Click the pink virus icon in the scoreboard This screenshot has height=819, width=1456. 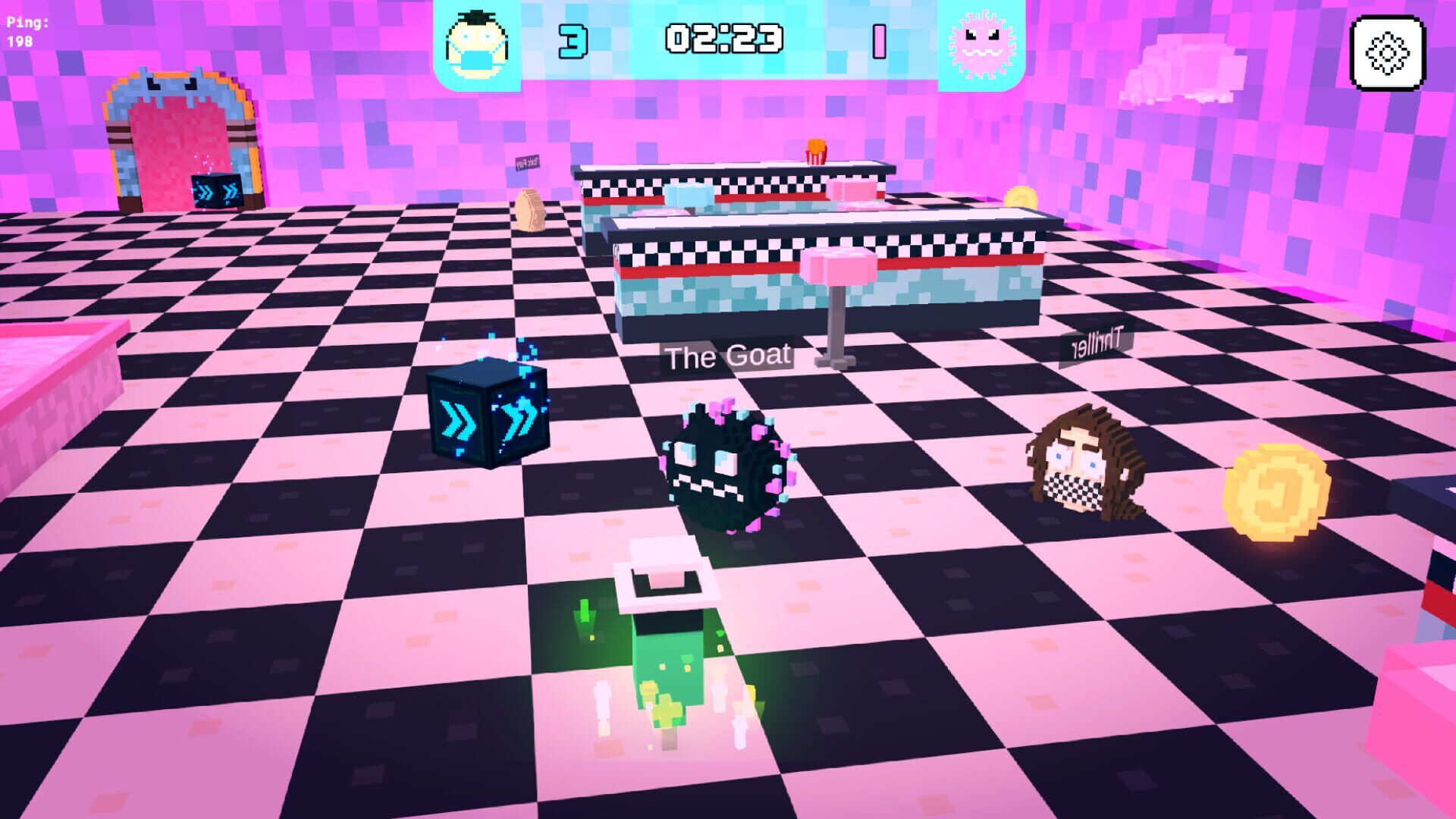(979, 43)
